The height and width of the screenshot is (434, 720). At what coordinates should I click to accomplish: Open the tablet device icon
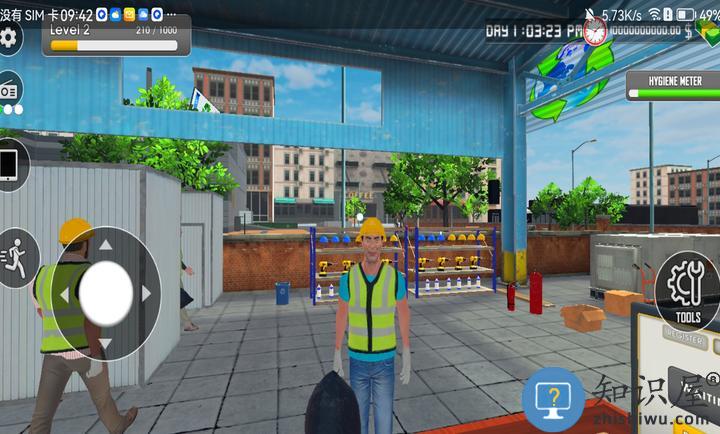point(10,164)
